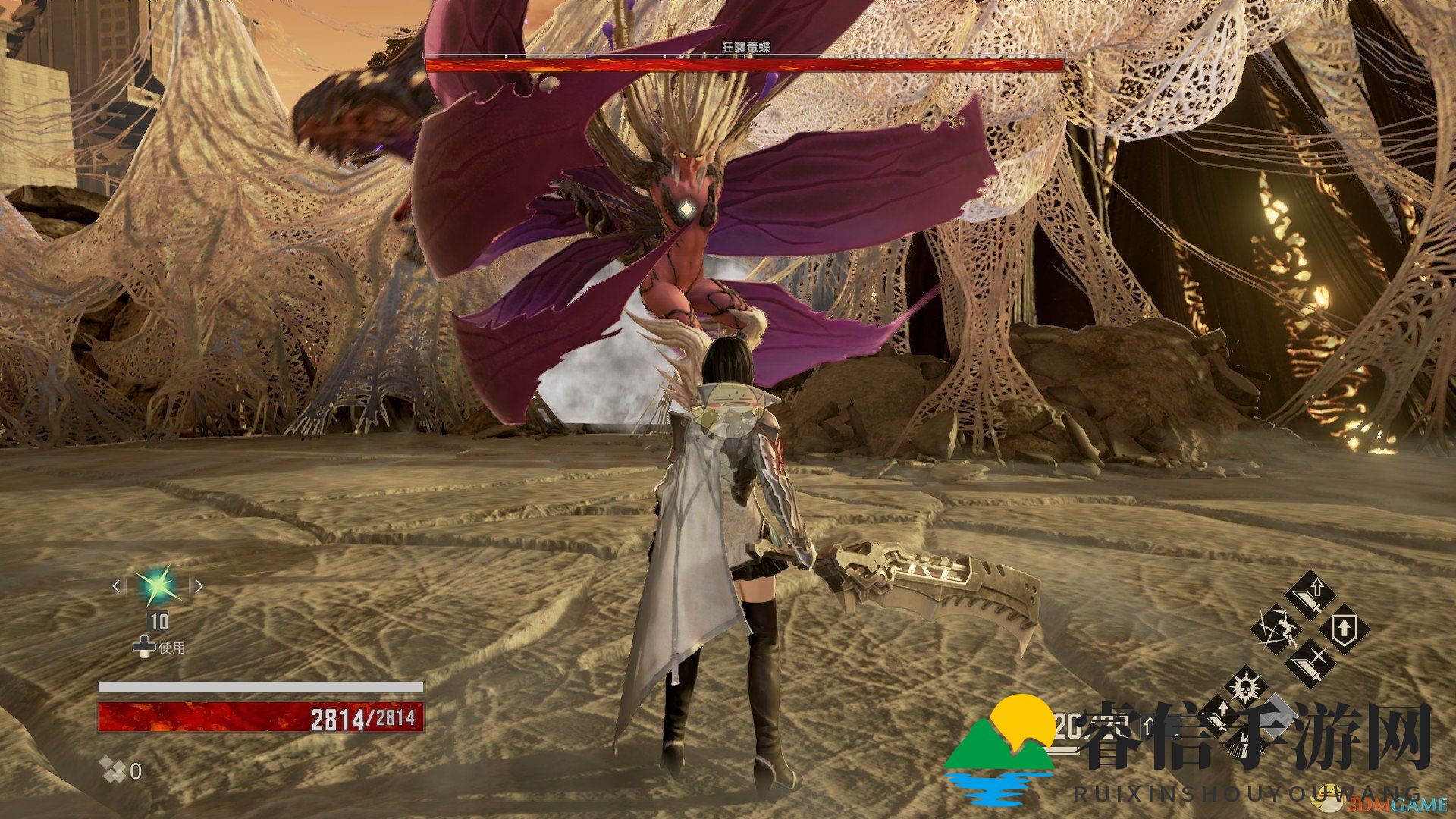The image size is (1456, 819).
Task: Activate the shield with up-arrow gift
Action: pyautogui.click(x=1345, y=629)
